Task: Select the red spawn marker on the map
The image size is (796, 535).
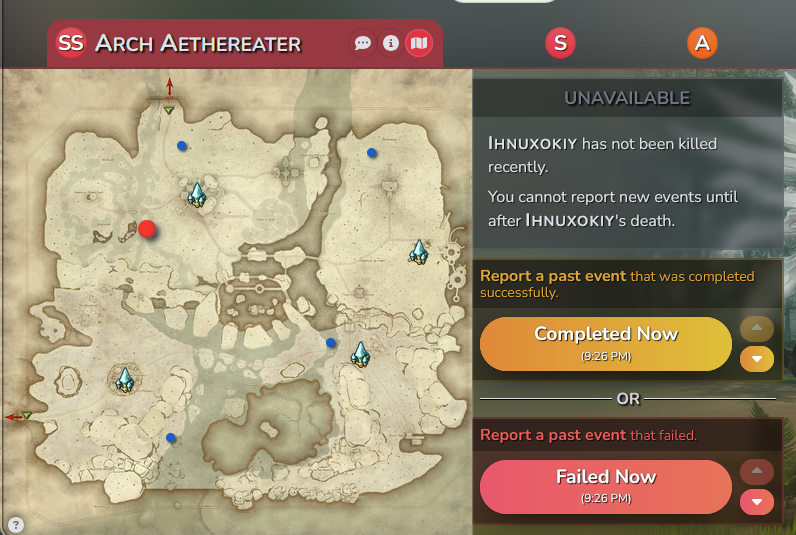Action: click(147, 229)
